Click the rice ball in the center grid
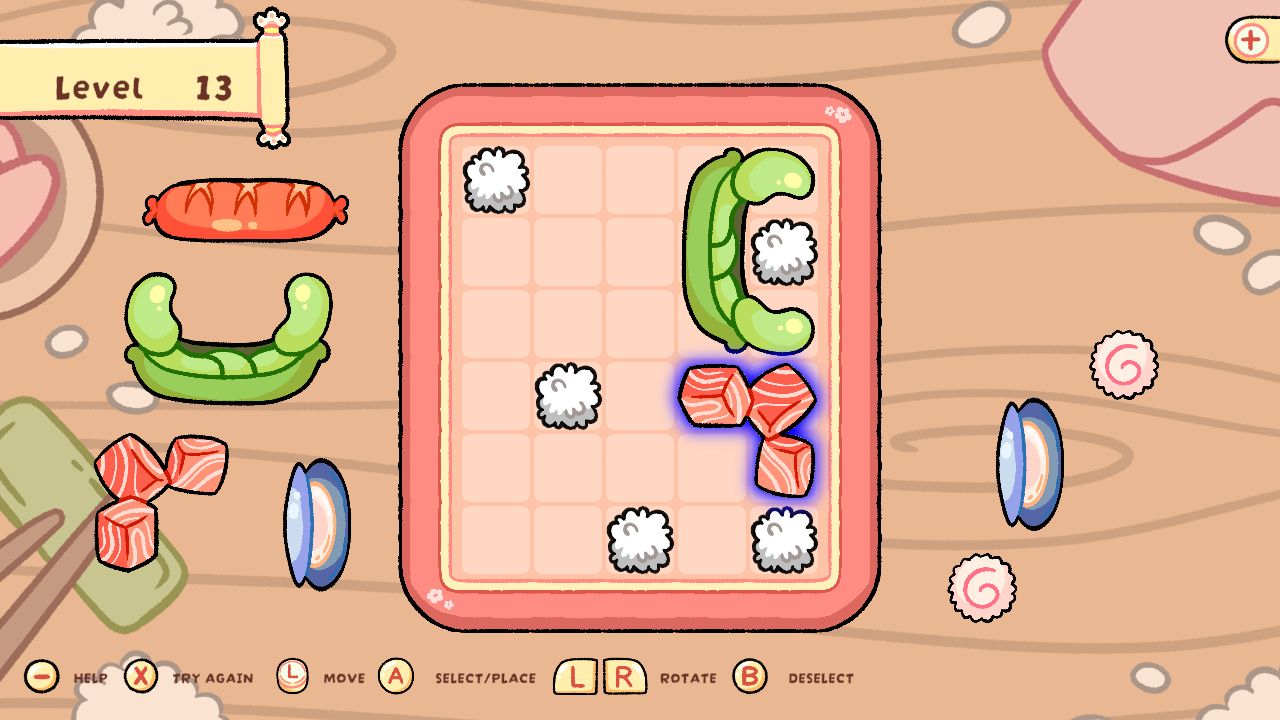1280x720 pixels. 568,395
